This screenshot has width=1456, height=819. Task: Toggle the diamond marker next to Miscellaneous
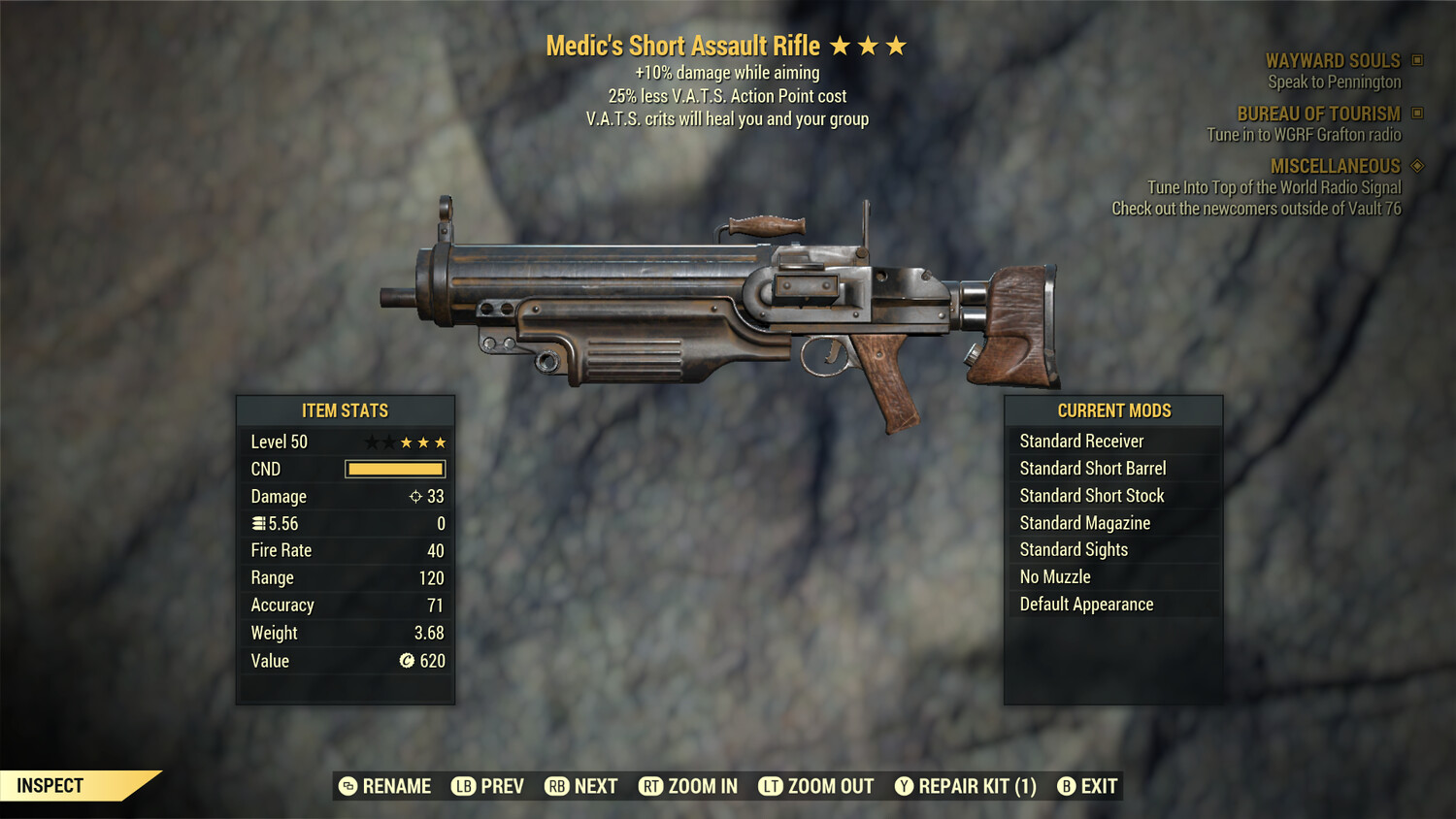click(x=1416, y=166)
